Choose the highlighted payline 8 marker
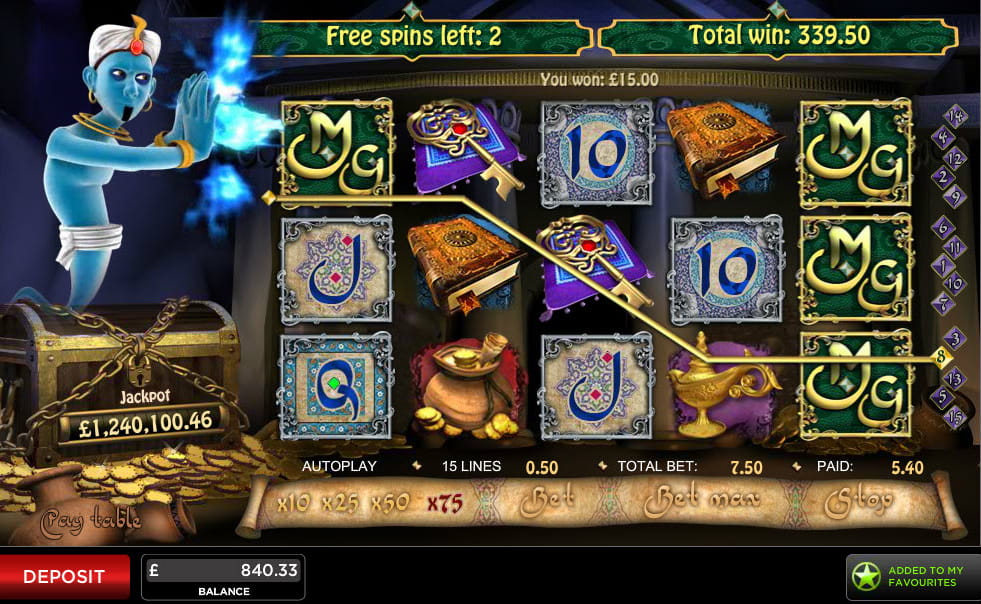The height and width of the screenshot is (604, 981). pos(941,356)
